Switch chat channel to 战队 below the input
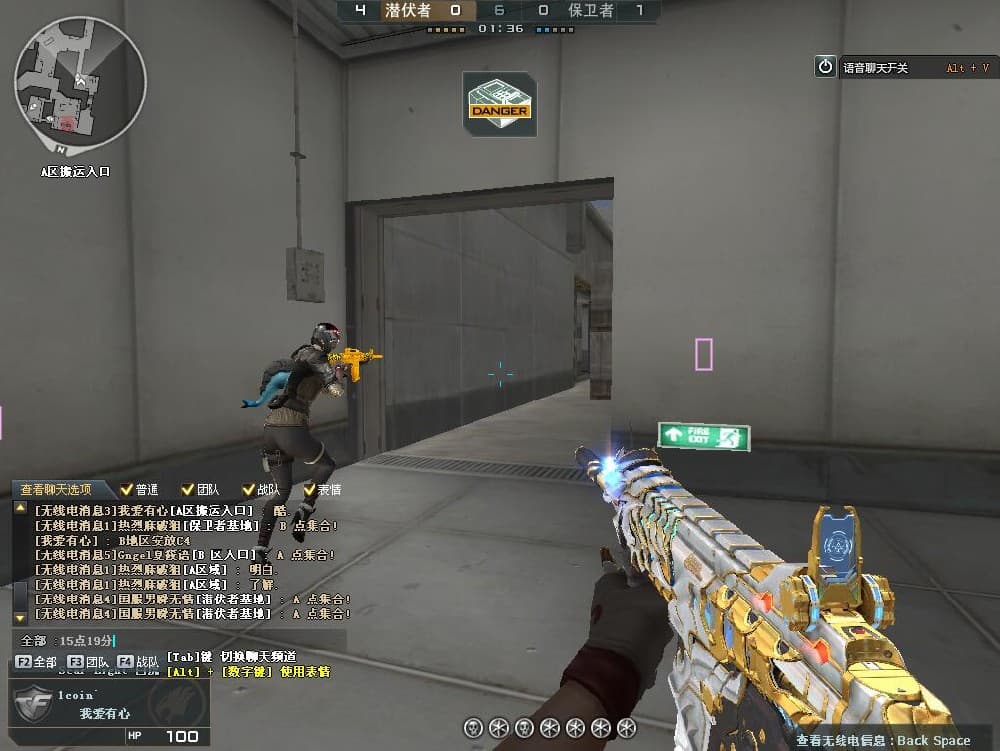Image resolution: width=1000 pixels, height=751 pixels. [x=138, y=661]
